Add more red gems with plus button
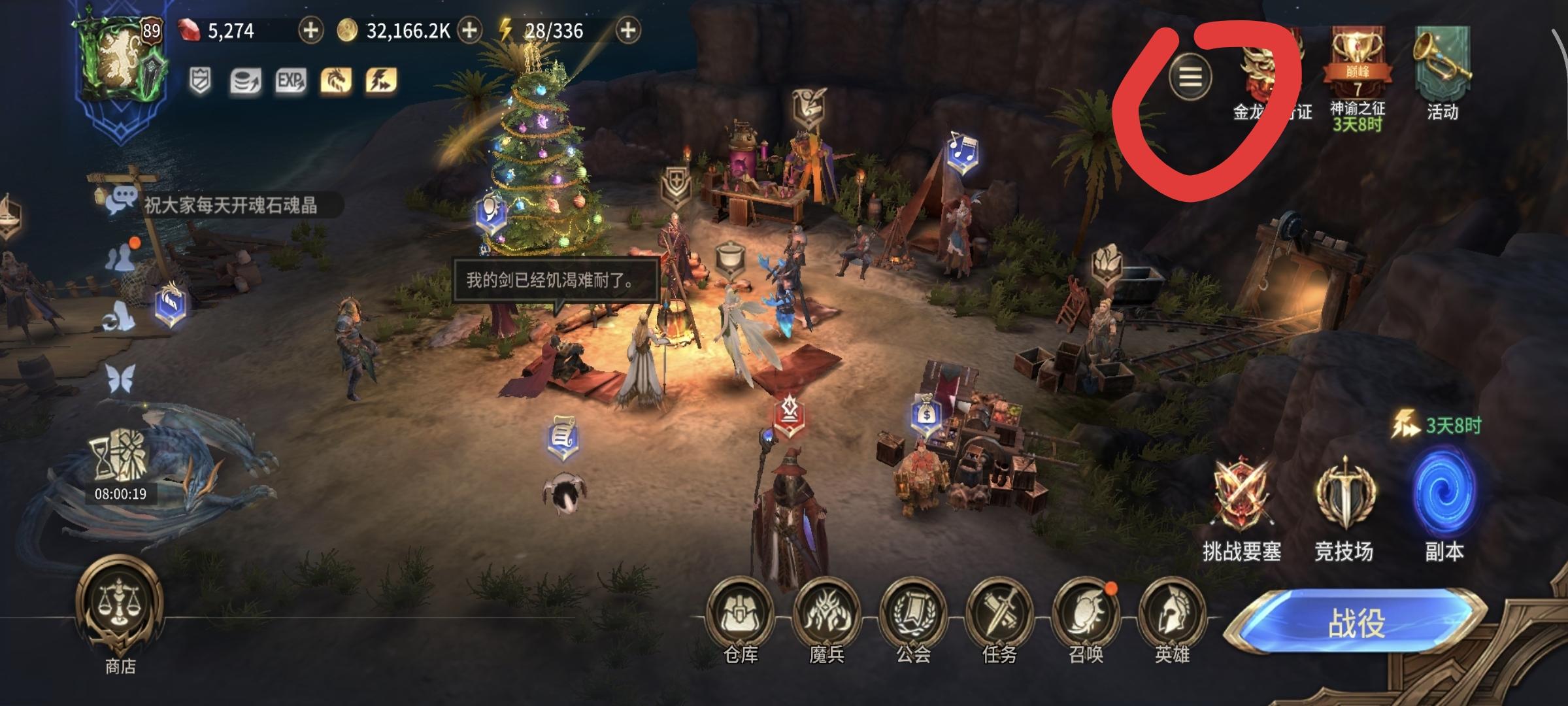Screen dimensions: 1568x706 tap(310, 31)
